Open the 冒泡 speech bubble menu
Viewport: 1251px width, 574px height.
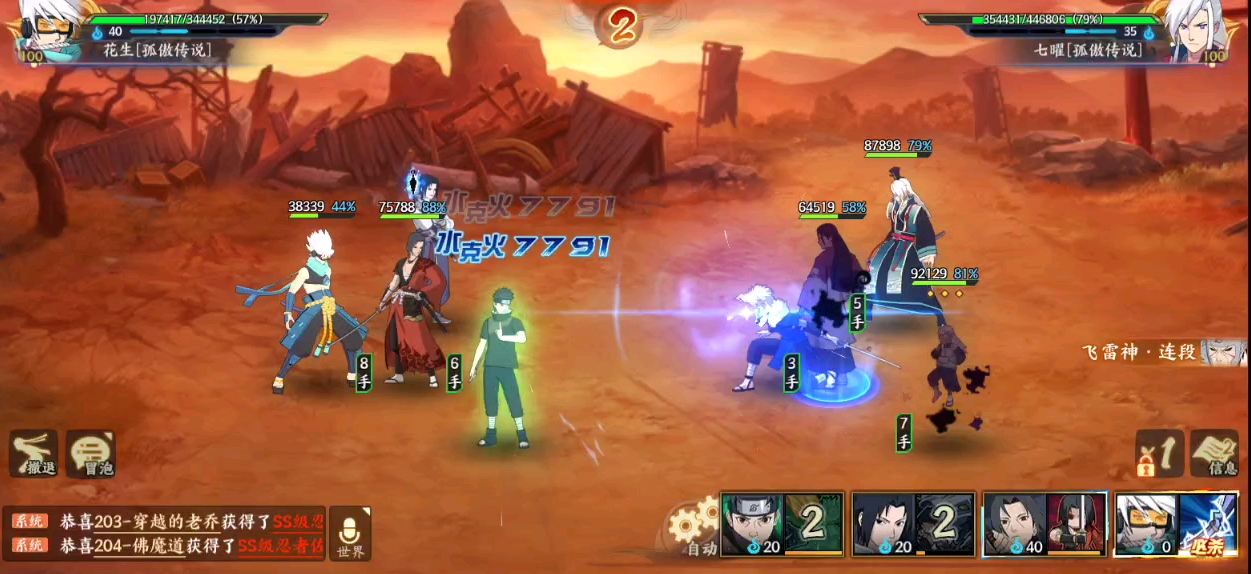click(x=91, y=454)
